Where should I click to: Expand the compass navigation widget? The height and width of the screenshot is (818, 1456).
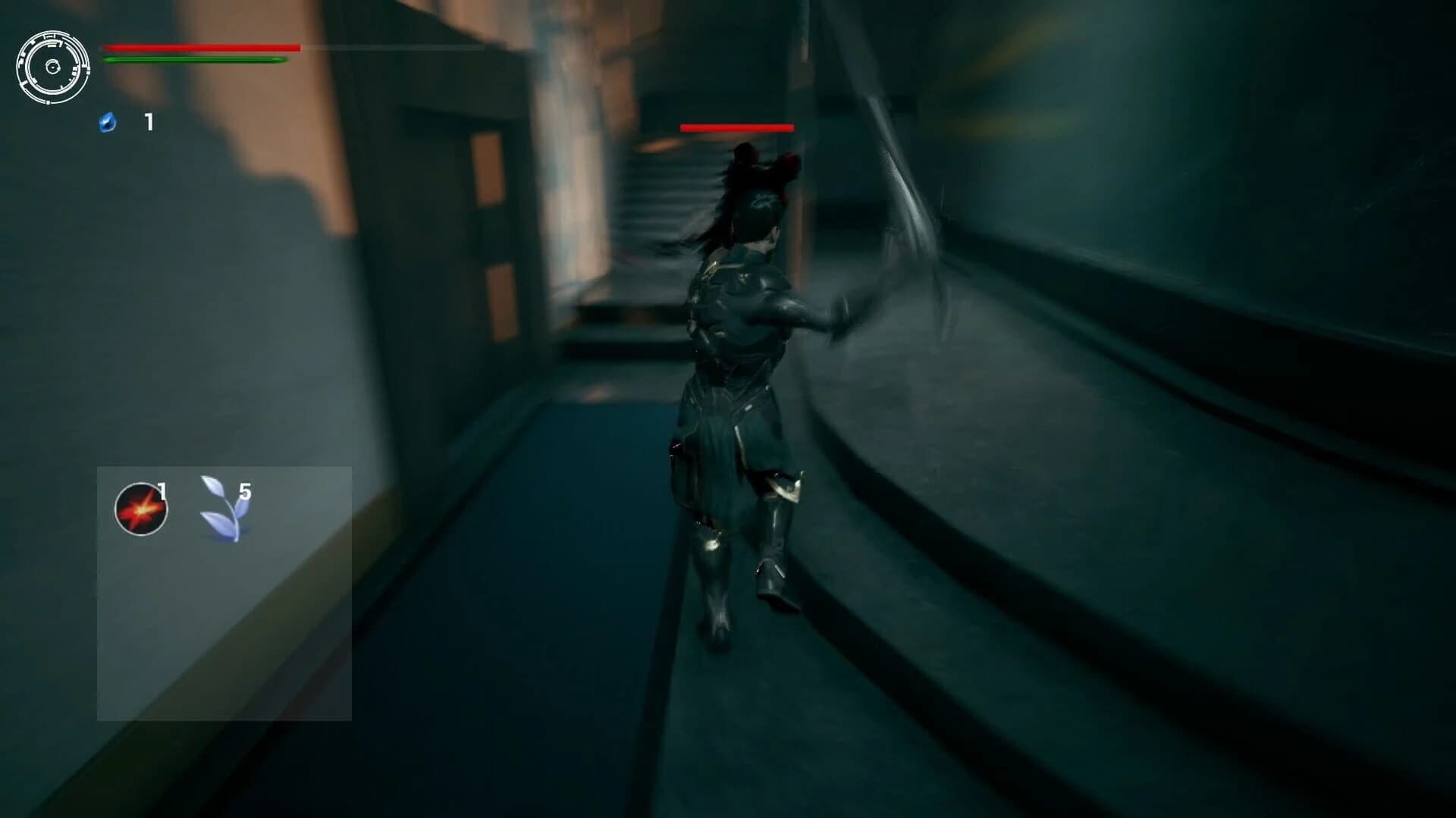53,67
